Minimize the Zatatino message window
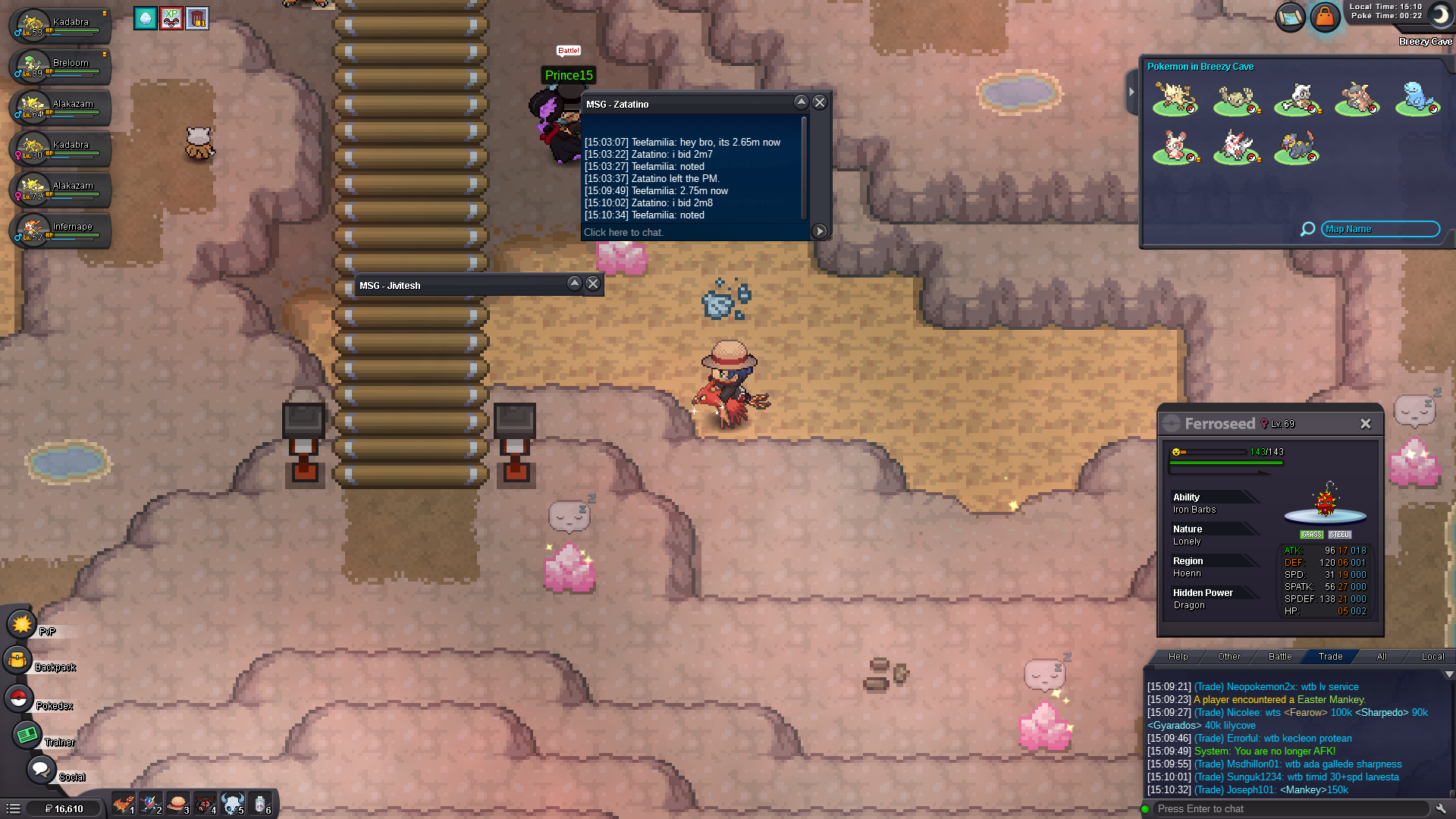 801,102
